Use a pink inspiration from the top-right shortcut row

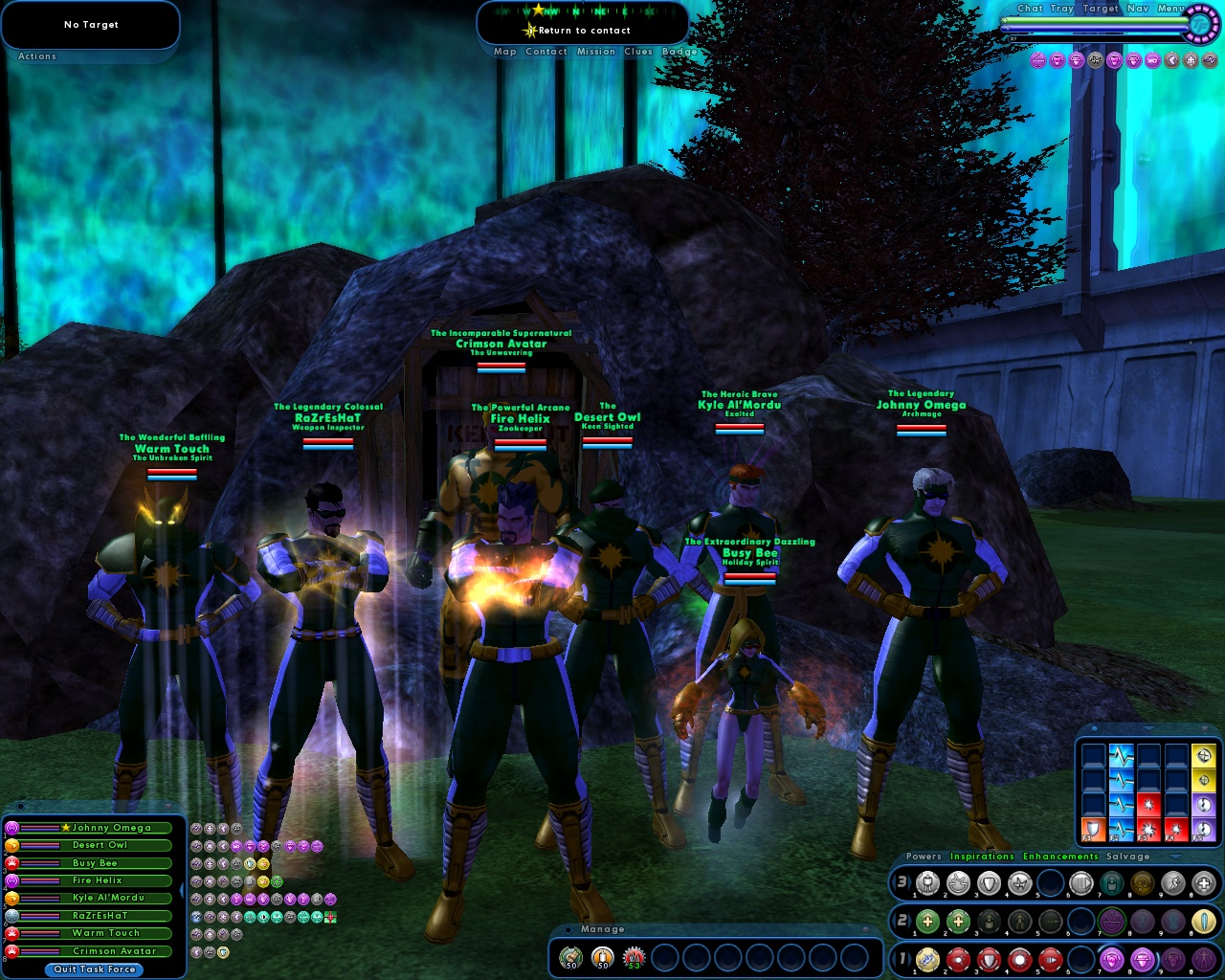pyautogui.click(x=1037, y=60)
